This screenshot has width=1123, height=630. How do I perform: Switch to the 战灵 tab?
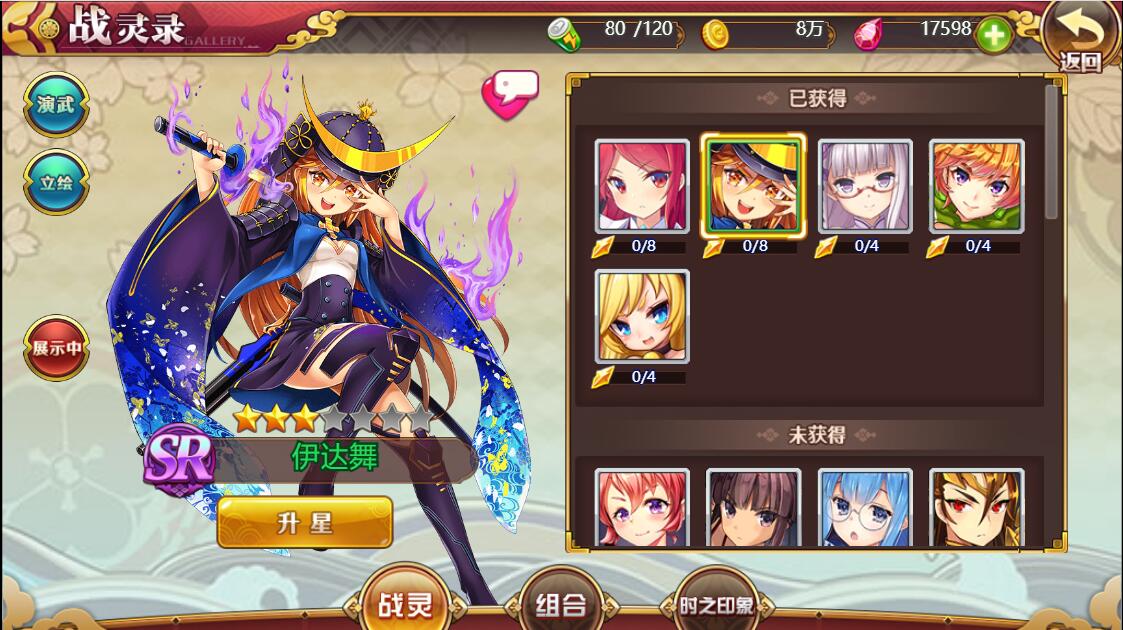[406, 604]
